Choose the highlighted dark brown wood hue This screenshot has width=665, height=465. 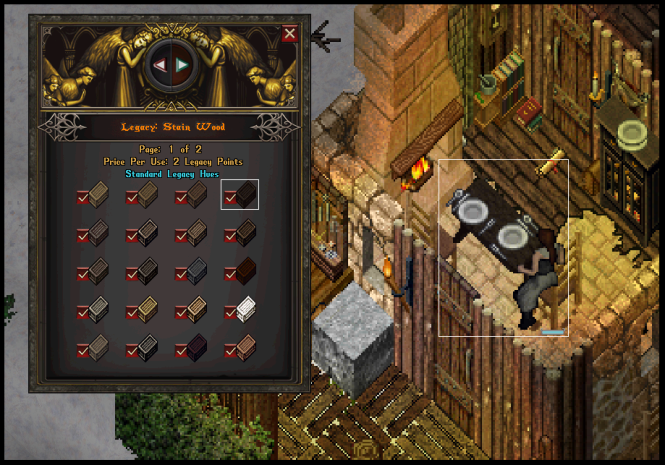[246, 194]
